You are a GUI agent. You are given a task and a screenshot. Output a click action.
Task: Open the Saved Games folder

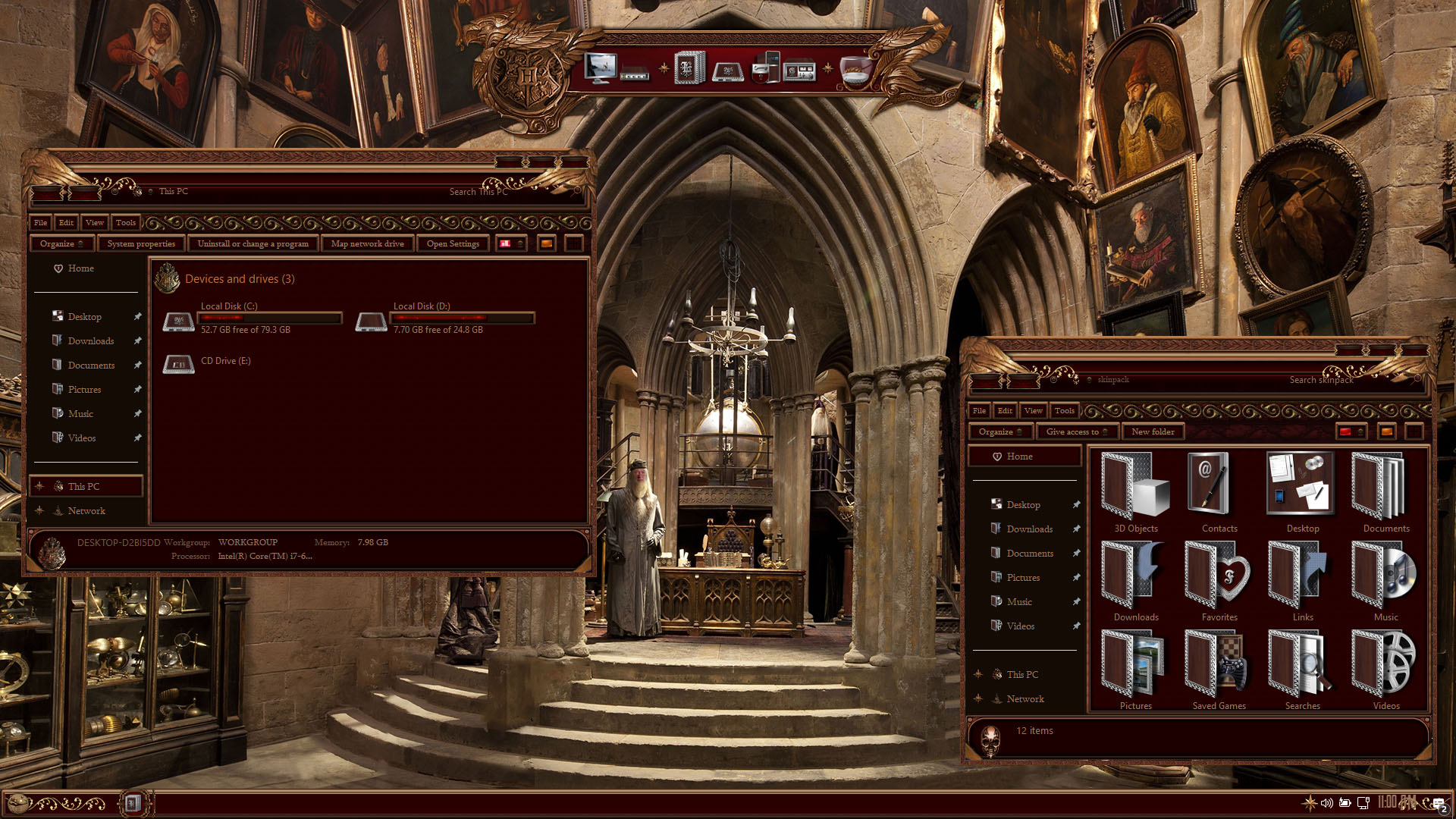(1219, 667)
